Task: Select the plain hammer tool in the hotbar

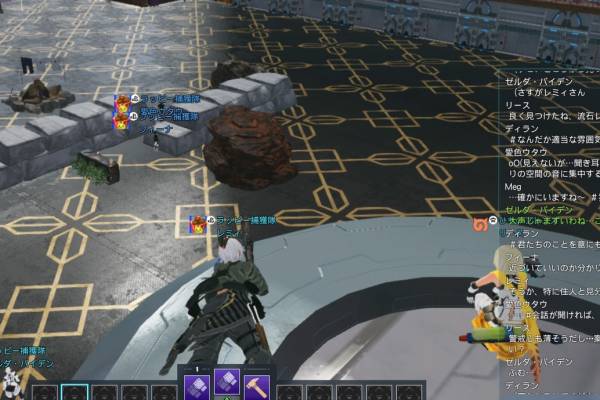Action: (x=257, y=385)
